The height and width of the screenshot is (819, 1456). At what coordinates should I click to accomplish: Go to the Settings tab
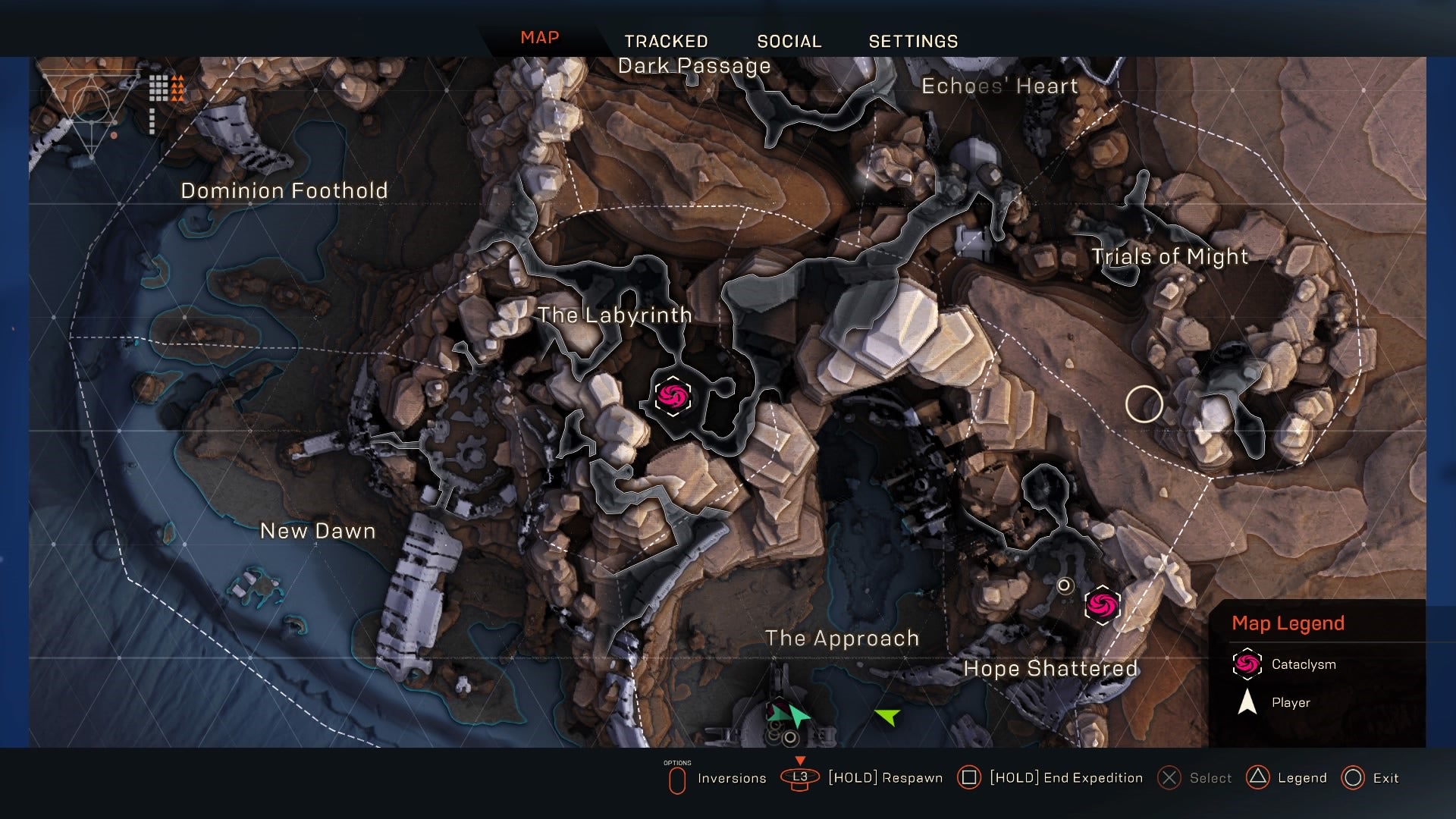pyautogui.click(x=913, y=41)
